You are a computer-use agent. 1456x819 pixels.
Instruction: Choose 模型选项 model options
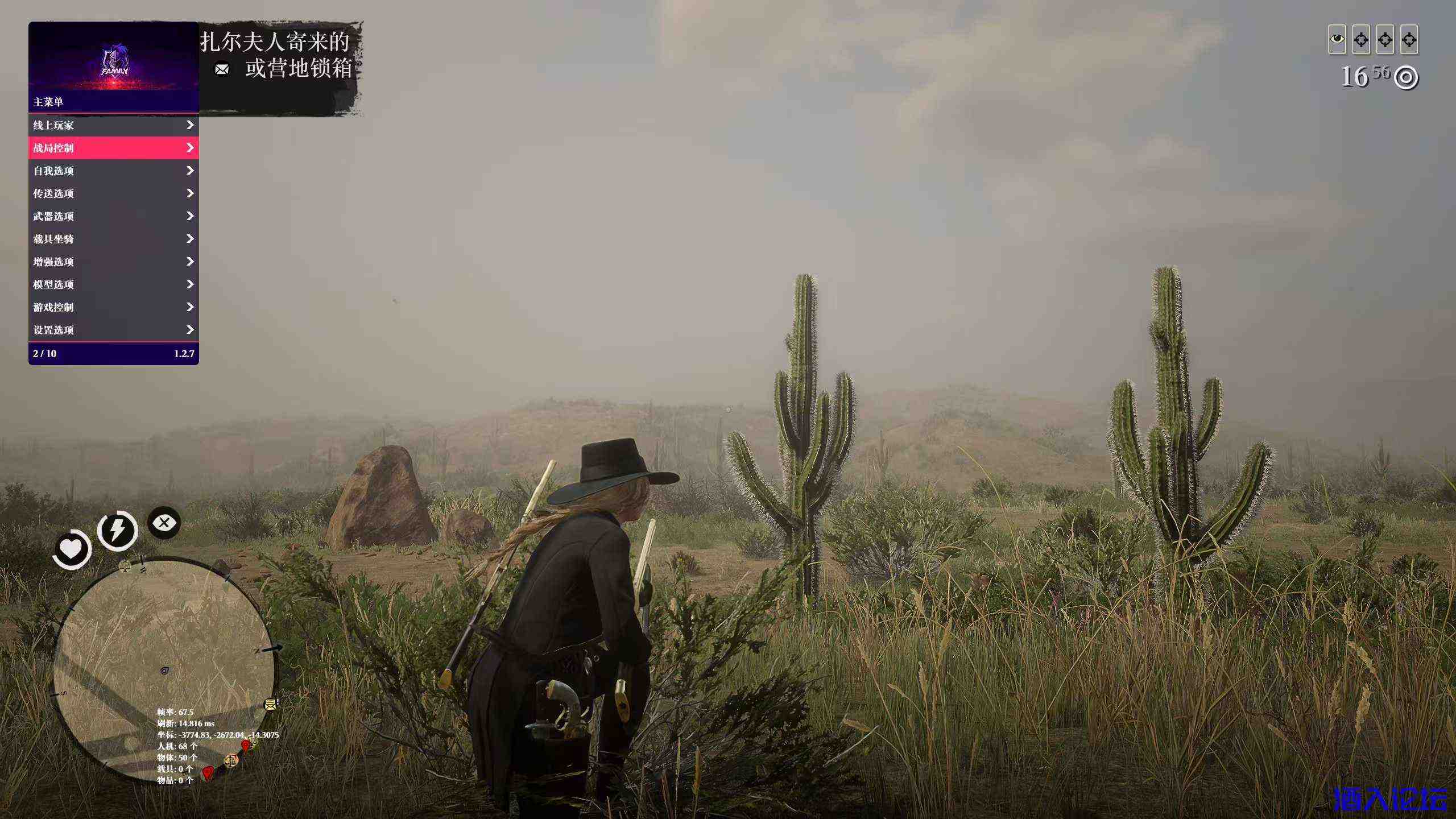[113, 284]
